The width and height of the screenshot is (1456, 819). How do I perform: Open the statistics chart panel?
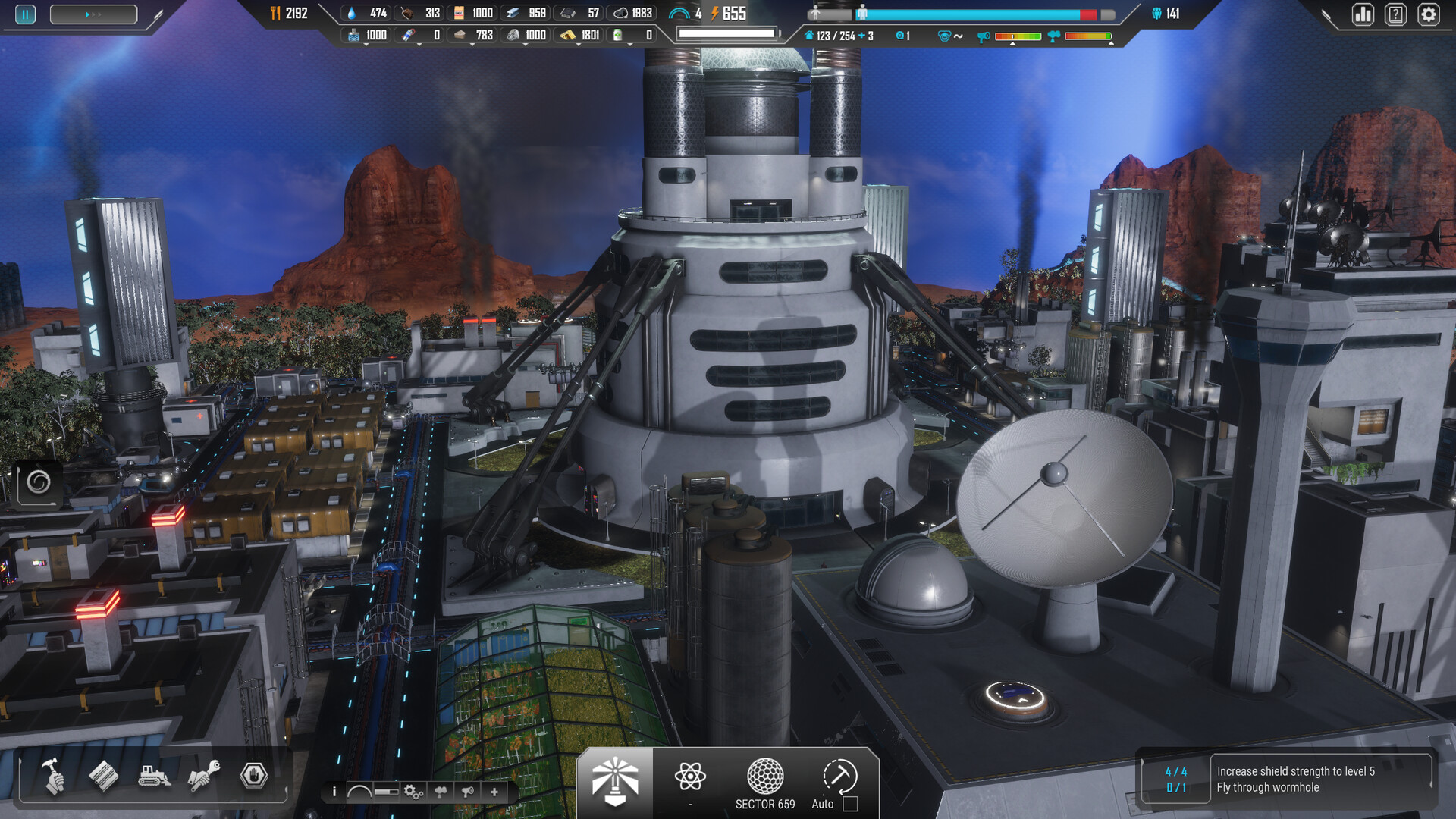(1363, 14)
